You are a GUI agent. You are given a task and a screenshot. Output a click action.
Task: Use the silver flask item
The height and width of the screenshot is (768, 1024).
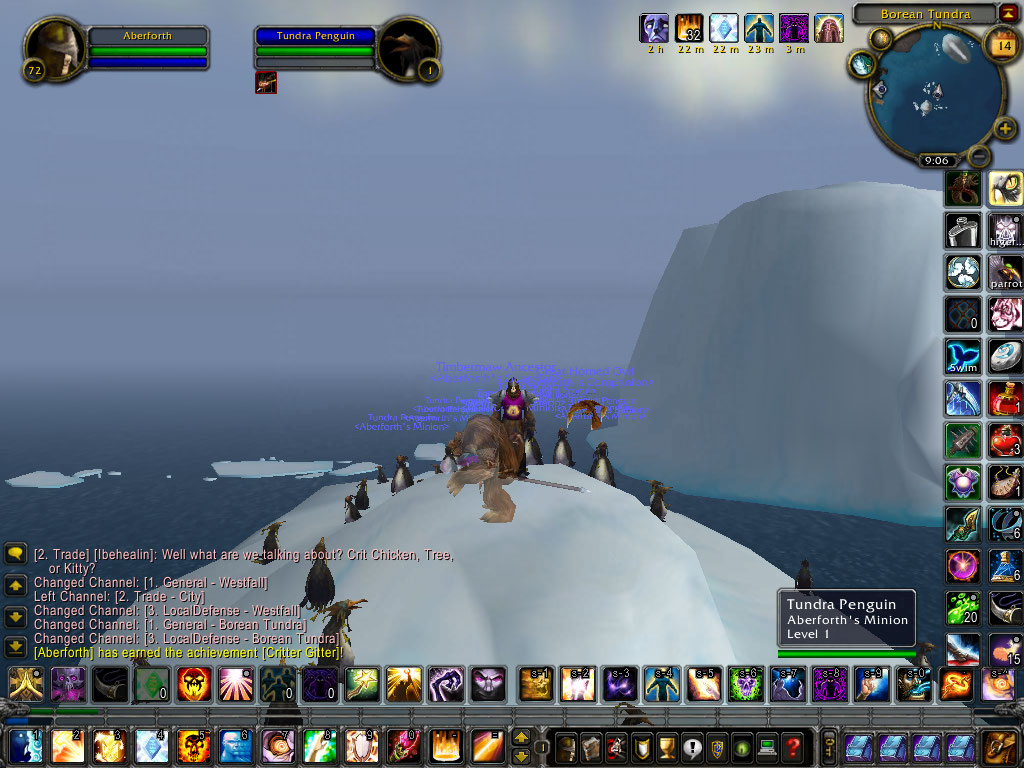(962, 230)
